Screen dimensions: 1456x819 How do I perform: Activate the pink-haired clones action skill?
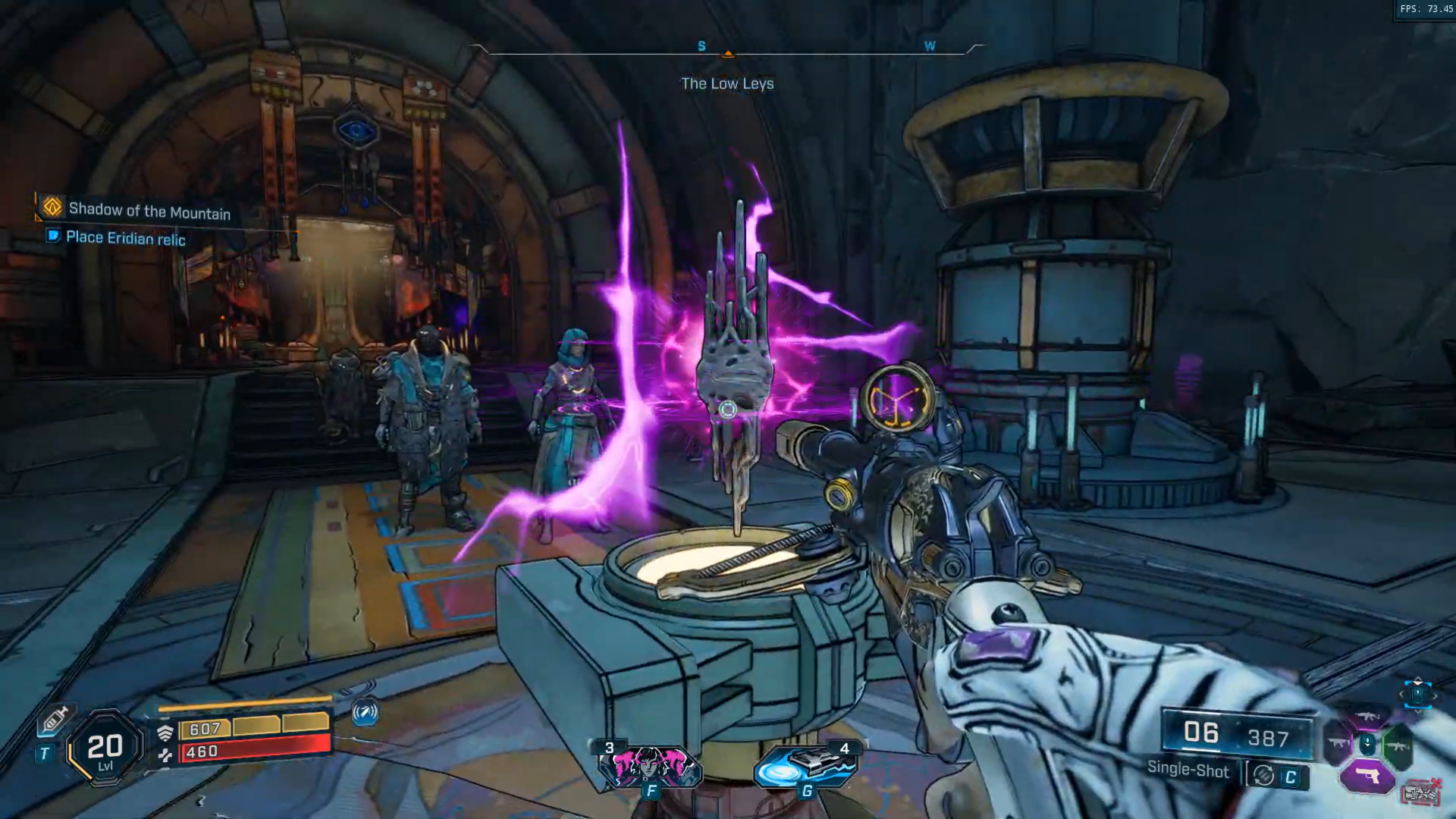click(x=650, y=766)
